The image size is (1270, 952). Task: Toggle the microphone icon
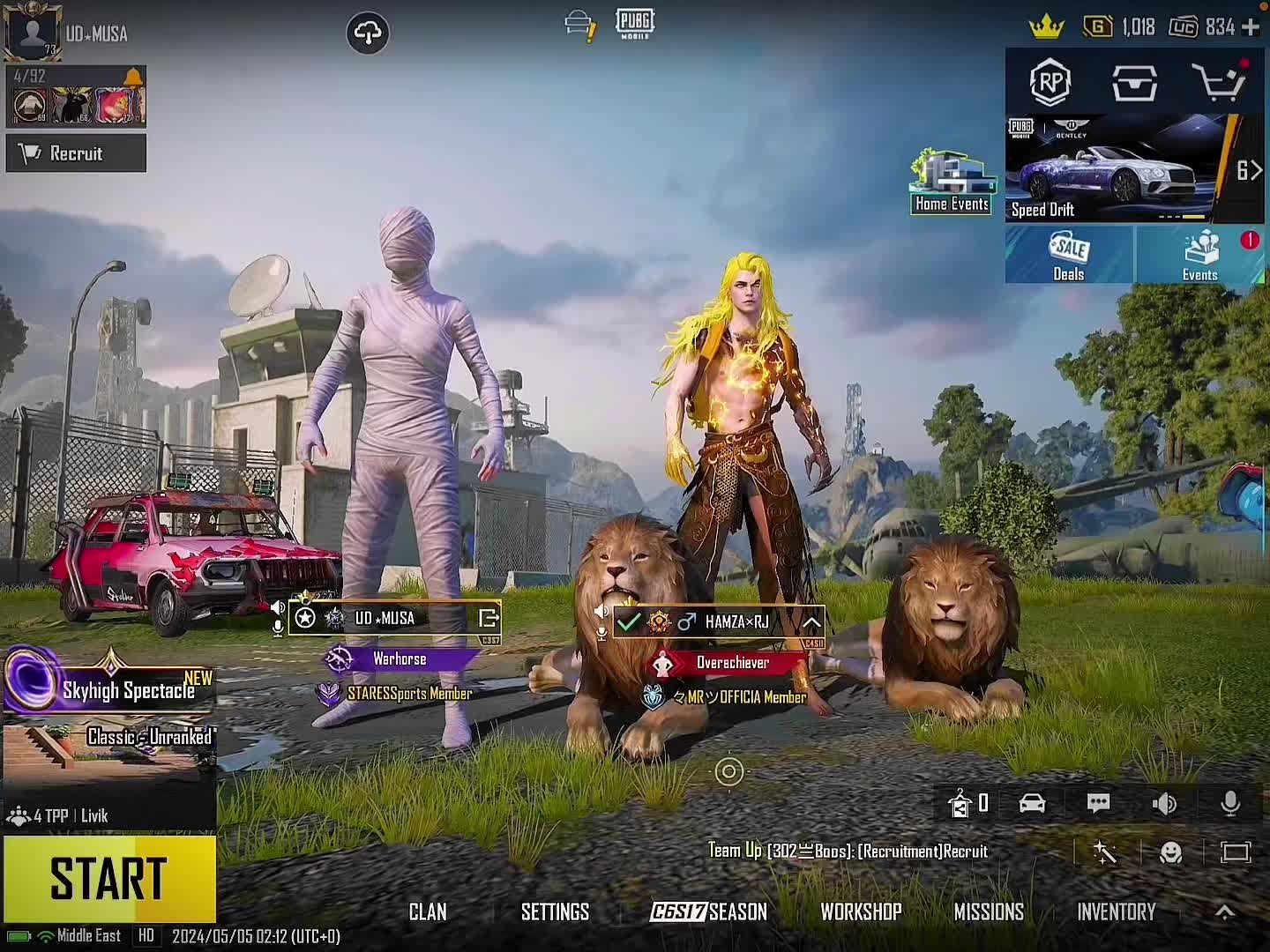(x=1230, y=803)
